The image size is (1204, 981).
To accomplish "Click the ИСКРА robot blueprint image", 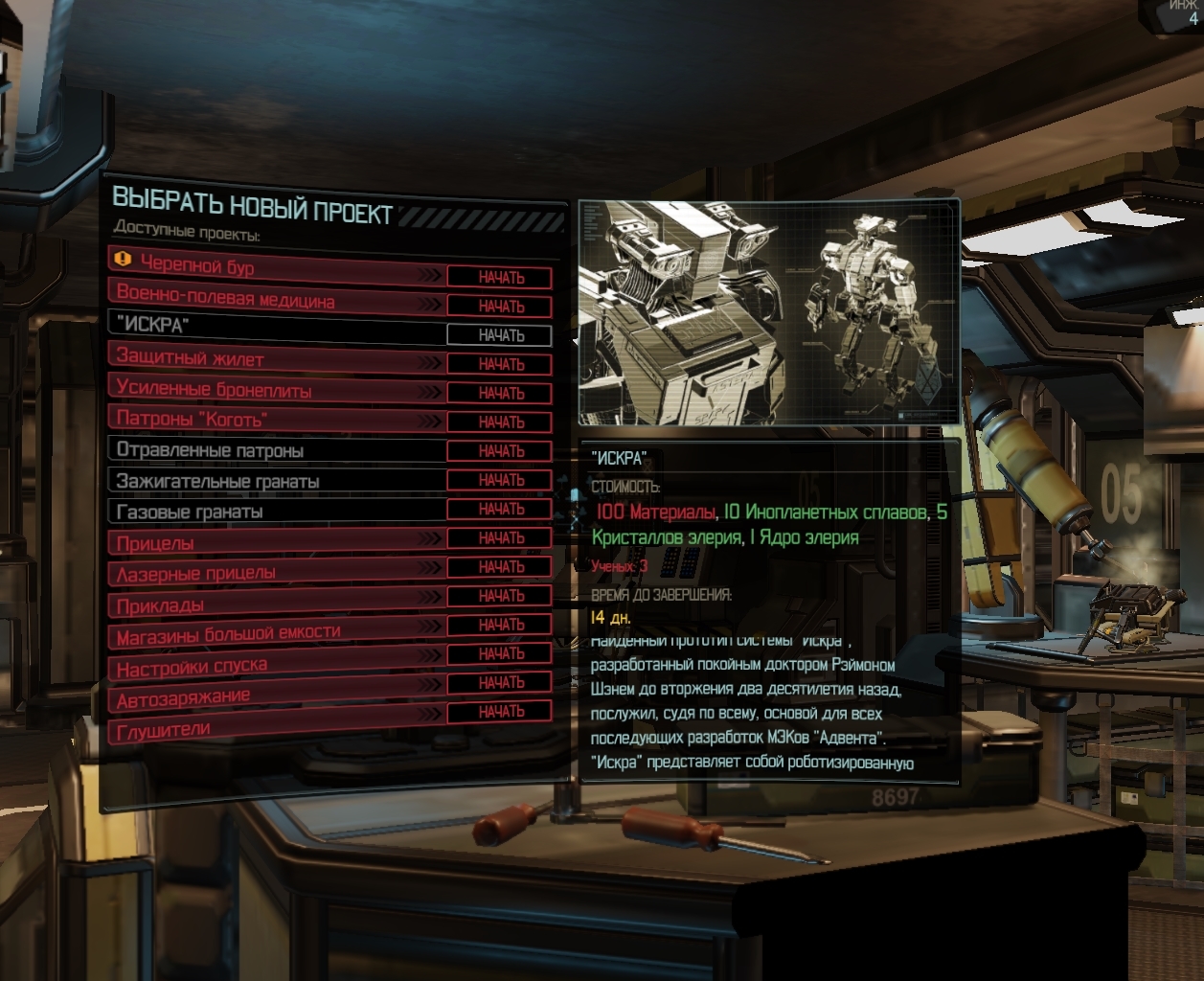I will pyautogui.click(x=768, y=312).
